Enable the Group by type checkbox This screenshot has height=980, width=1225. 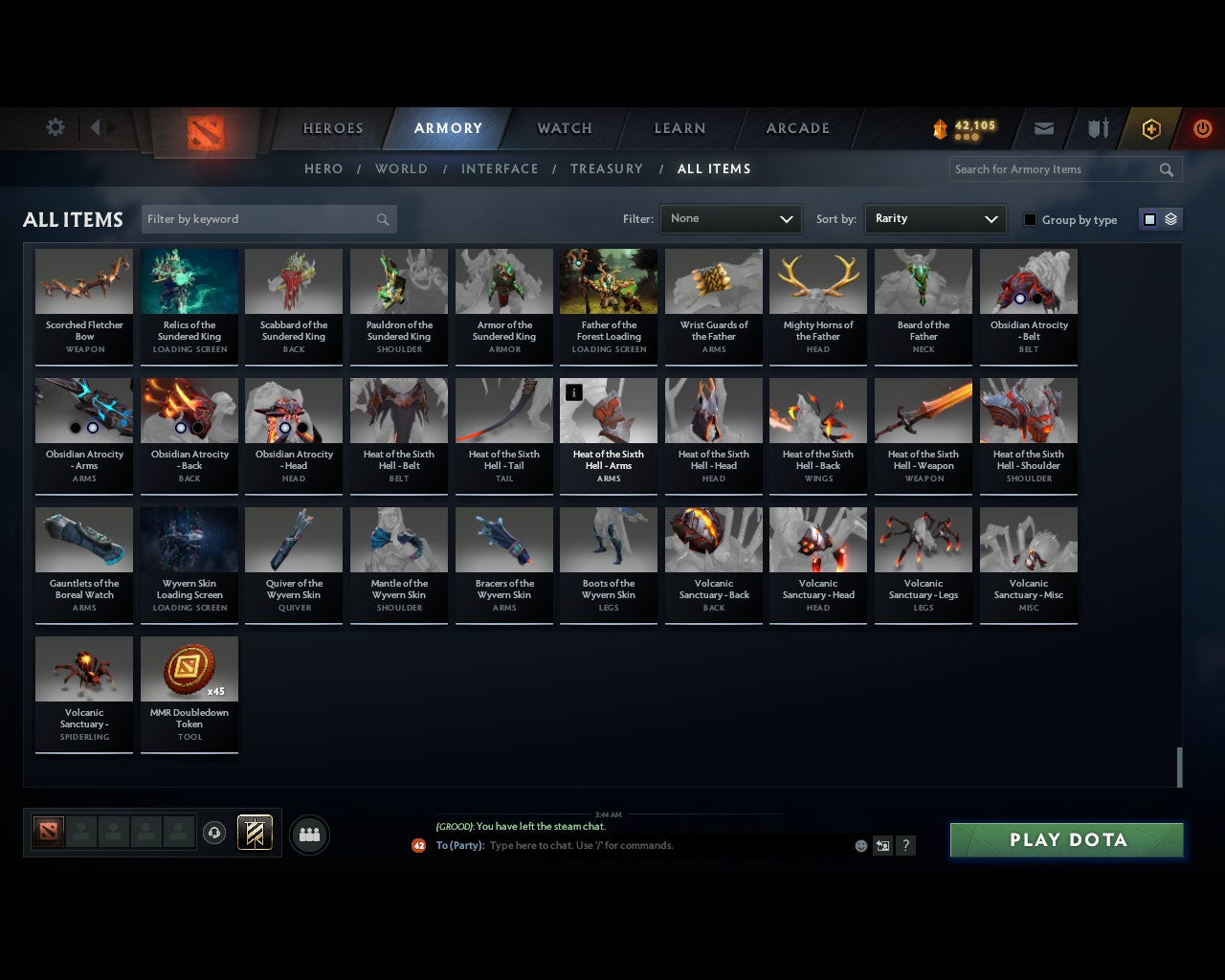[x=1030, y=219]
